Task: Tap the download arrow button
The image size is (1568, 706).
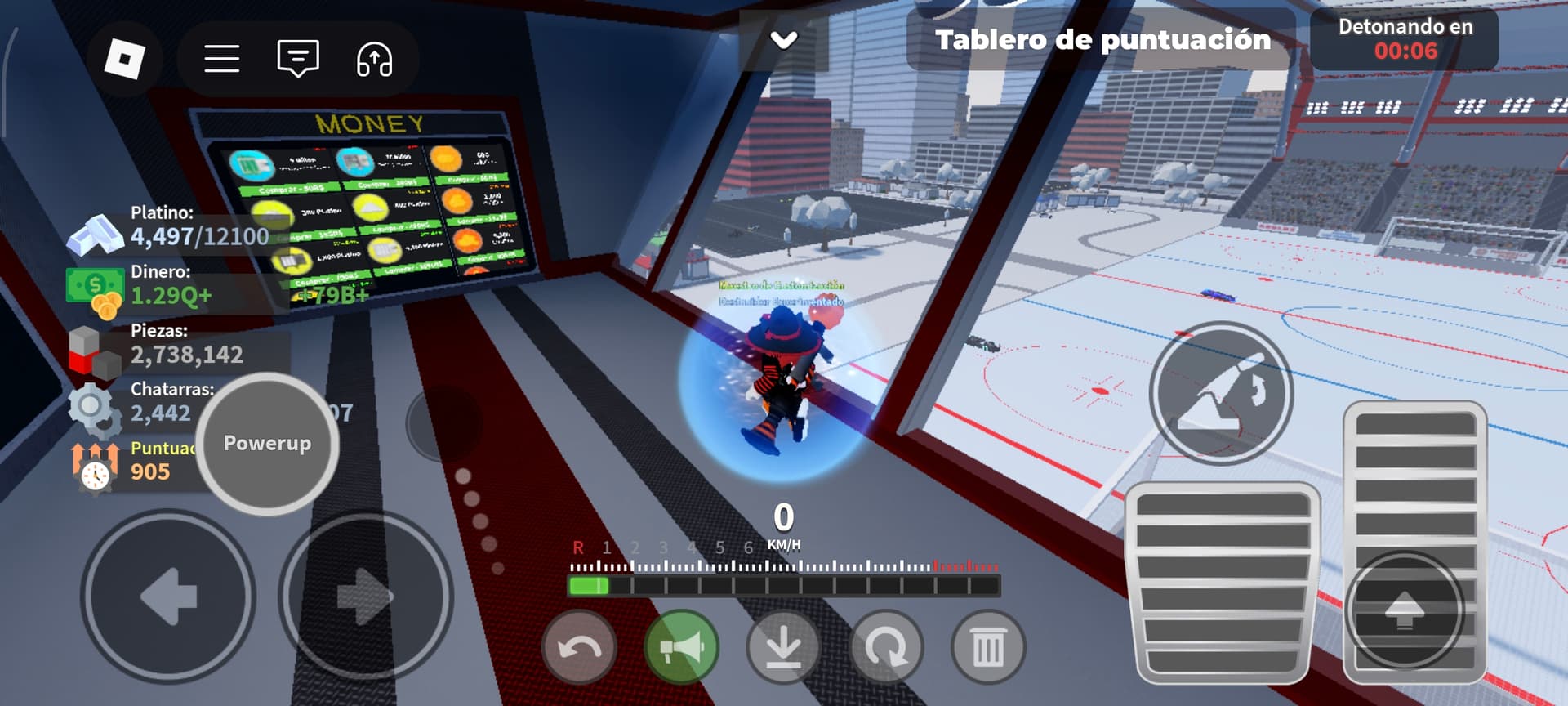Action: pyautogui.click(x=783, y=648)
